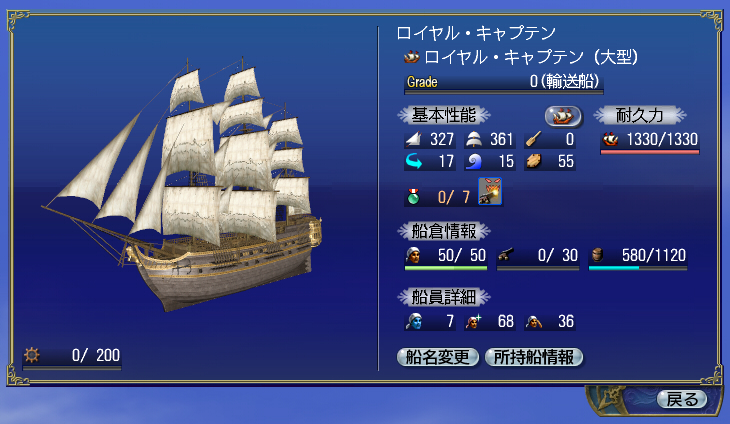Select the cannon ship skill icon
This screenshot has height=424, width=730.
[x=490, y=190]
